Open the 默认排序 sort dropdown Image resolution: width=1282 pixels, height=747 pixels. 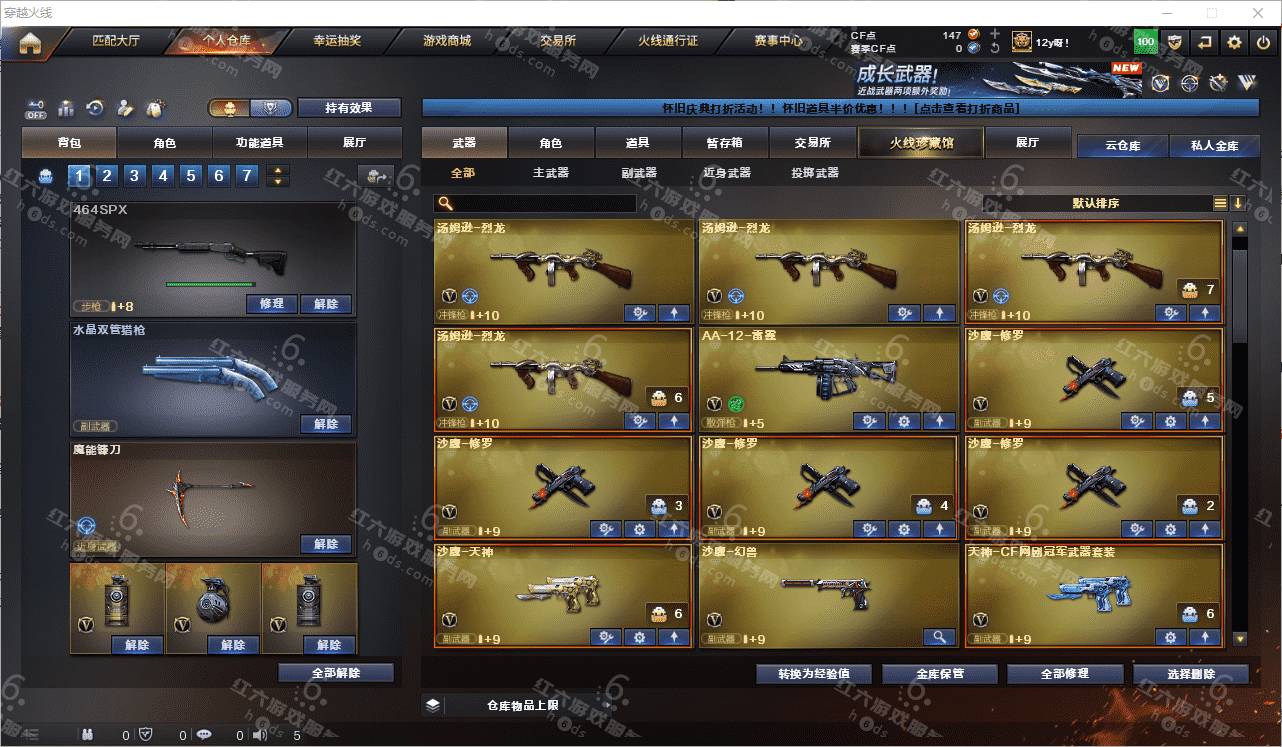[x=1096, y=203]
